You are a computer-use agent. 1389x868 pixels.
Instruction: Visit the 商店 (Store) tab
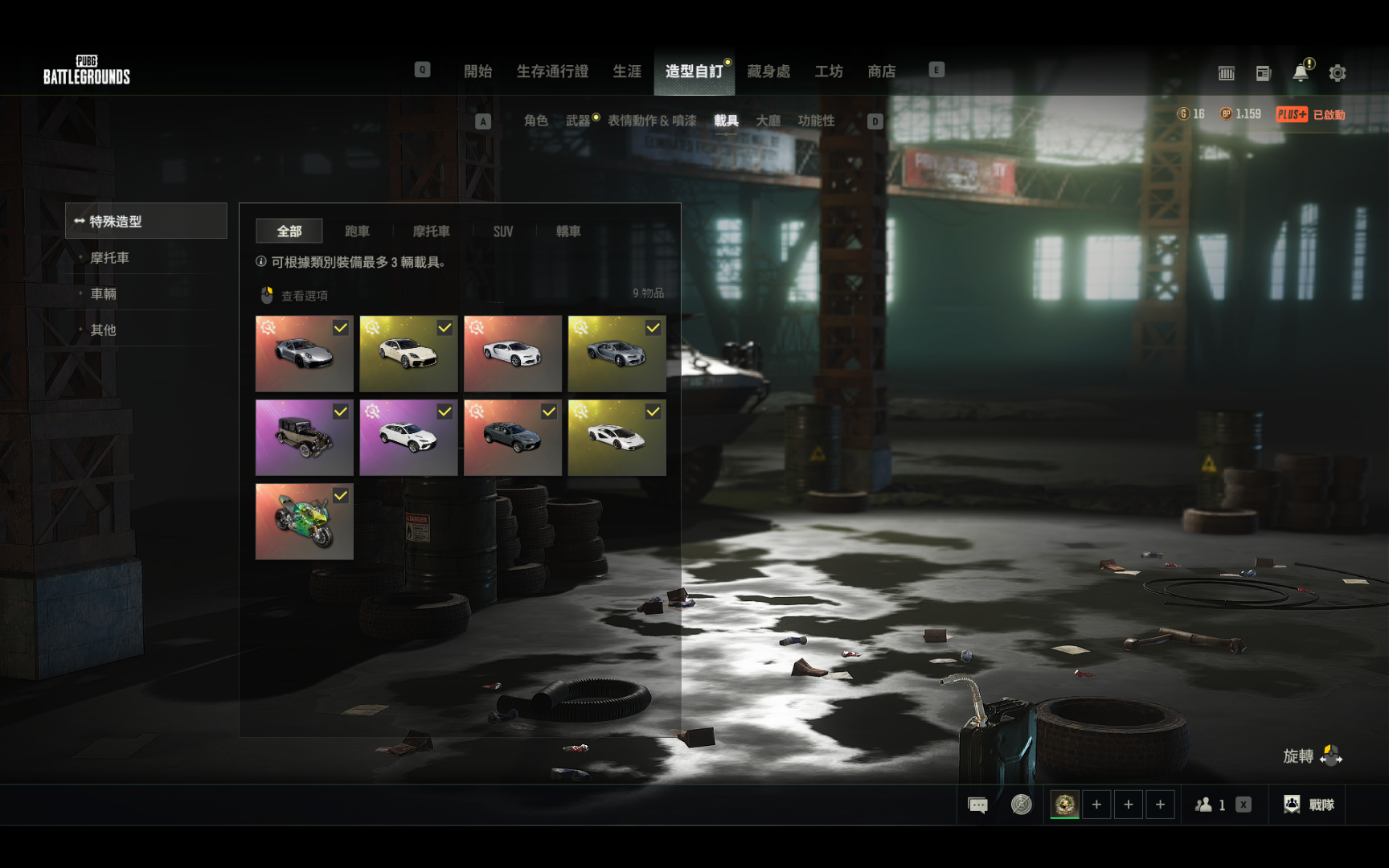pyautogui.click(x=882, y=72)
